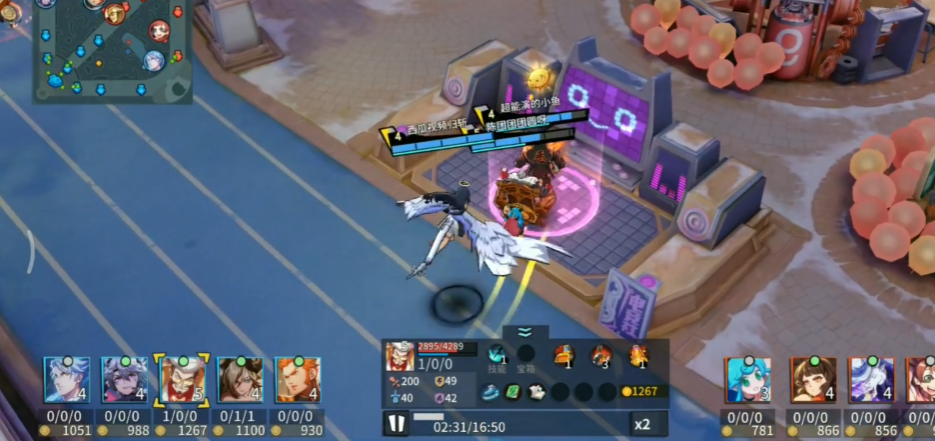Select the gray-haired hero with 988 gold
The width and height of the screenshot is (935, 441).
(124, 380)
